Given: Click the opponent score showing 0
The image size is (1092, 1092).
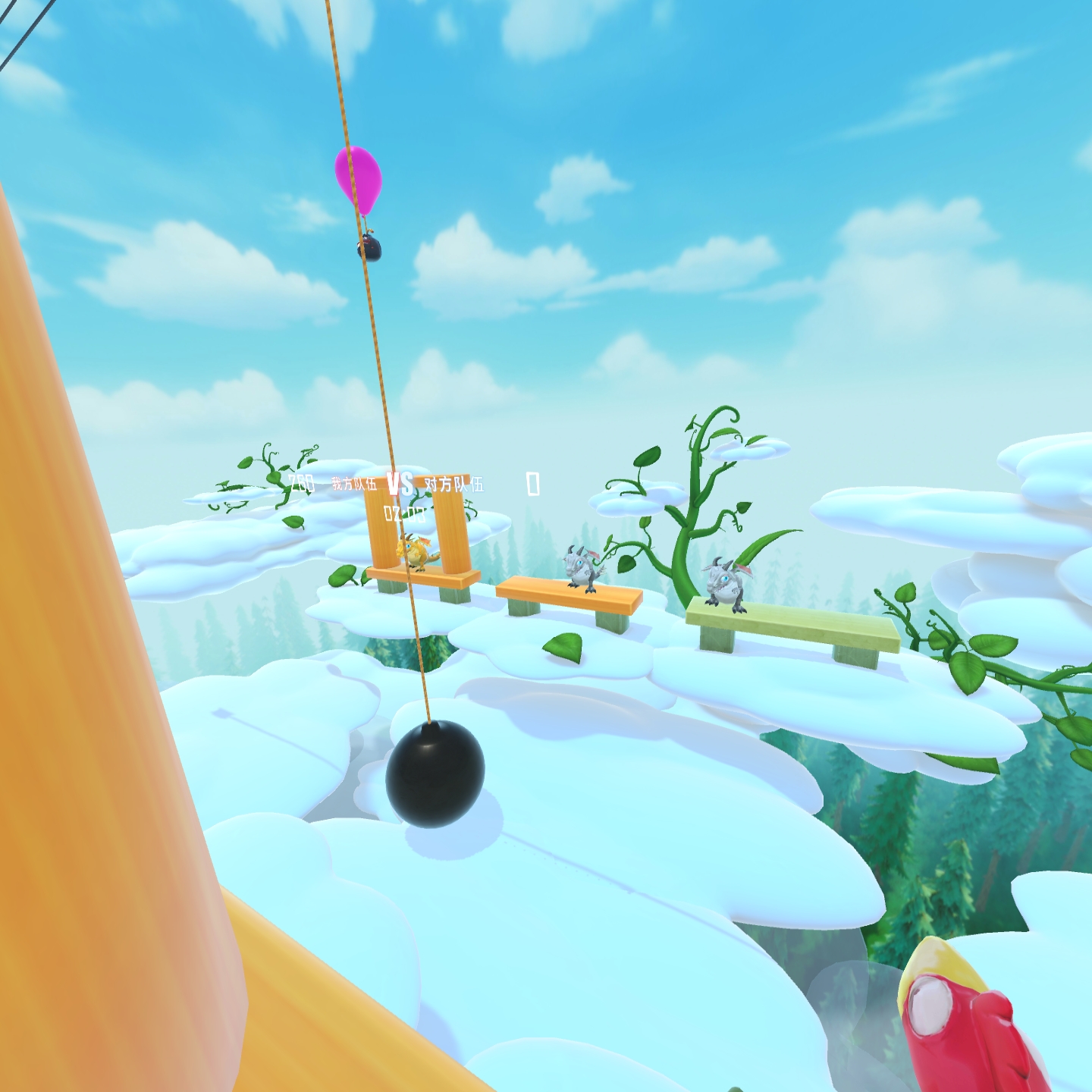Looking at the screenshot, I should pos(532,485).
